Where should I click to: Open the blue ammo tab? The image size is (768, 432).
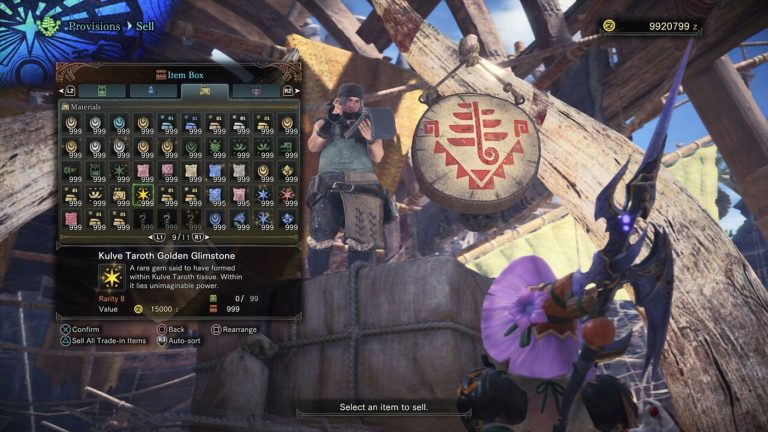tap(149, 91)
